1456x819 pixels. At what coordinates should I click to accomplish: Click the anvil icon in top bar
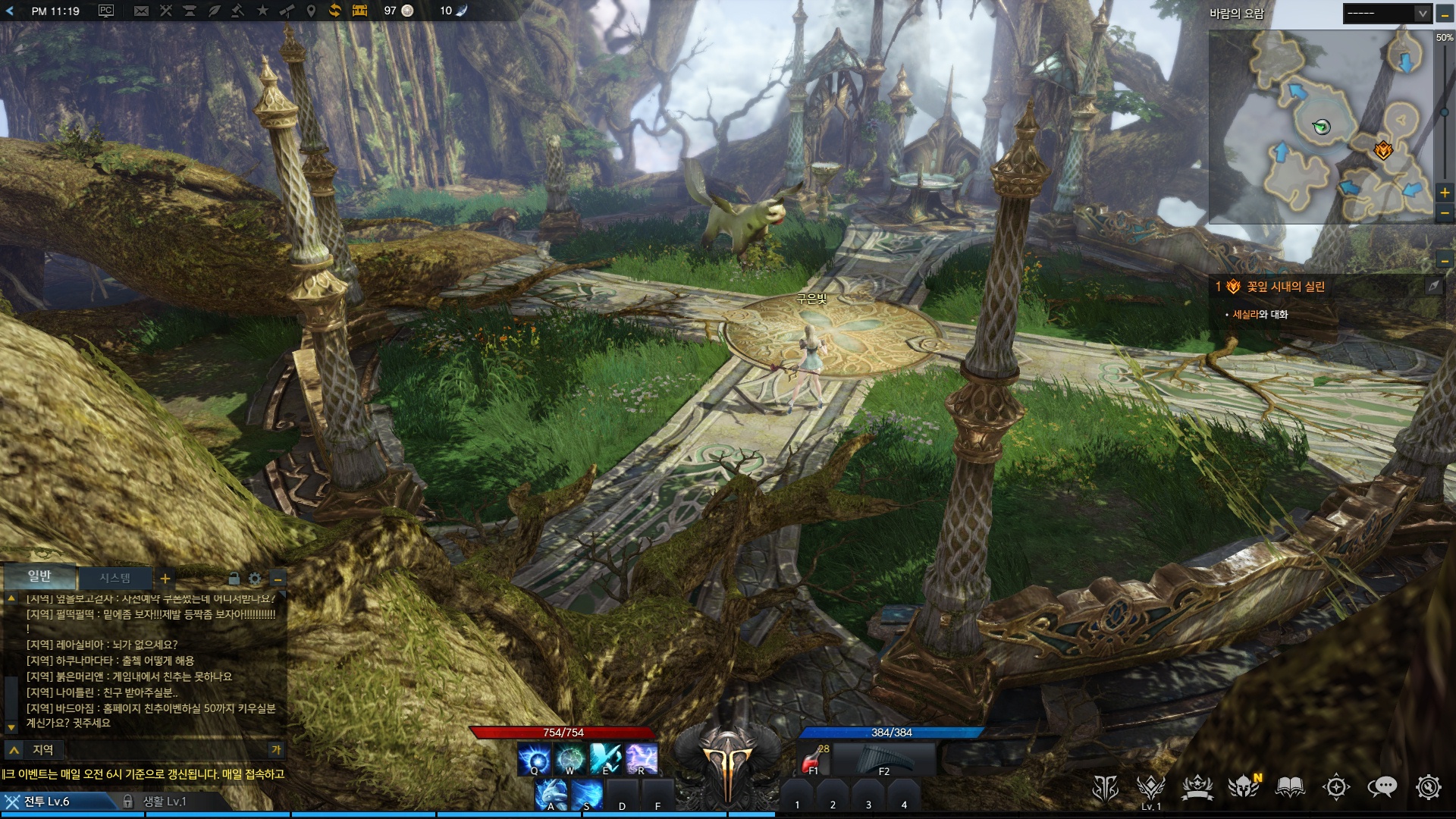tap(190, 11)
